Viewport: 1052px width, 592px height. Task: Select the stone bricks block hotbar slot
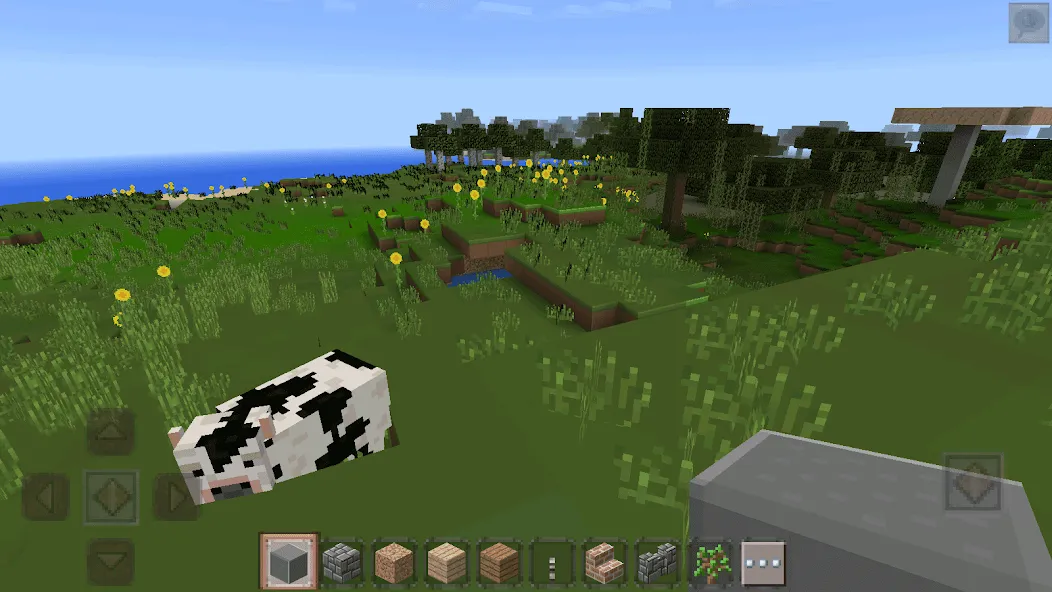pos(342,562)
